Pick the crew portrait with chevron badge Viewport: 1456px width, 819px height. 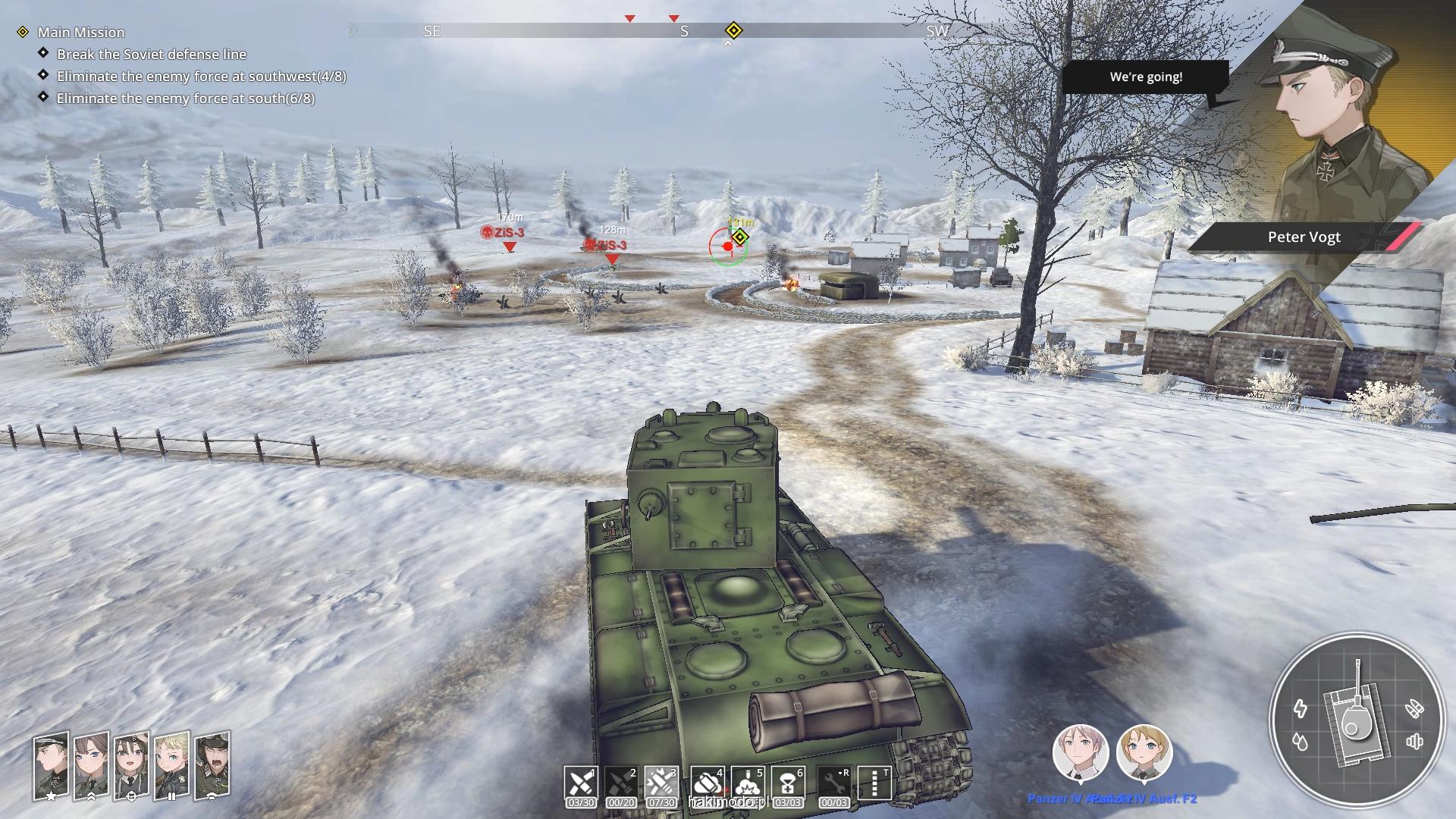coord(91,766)
